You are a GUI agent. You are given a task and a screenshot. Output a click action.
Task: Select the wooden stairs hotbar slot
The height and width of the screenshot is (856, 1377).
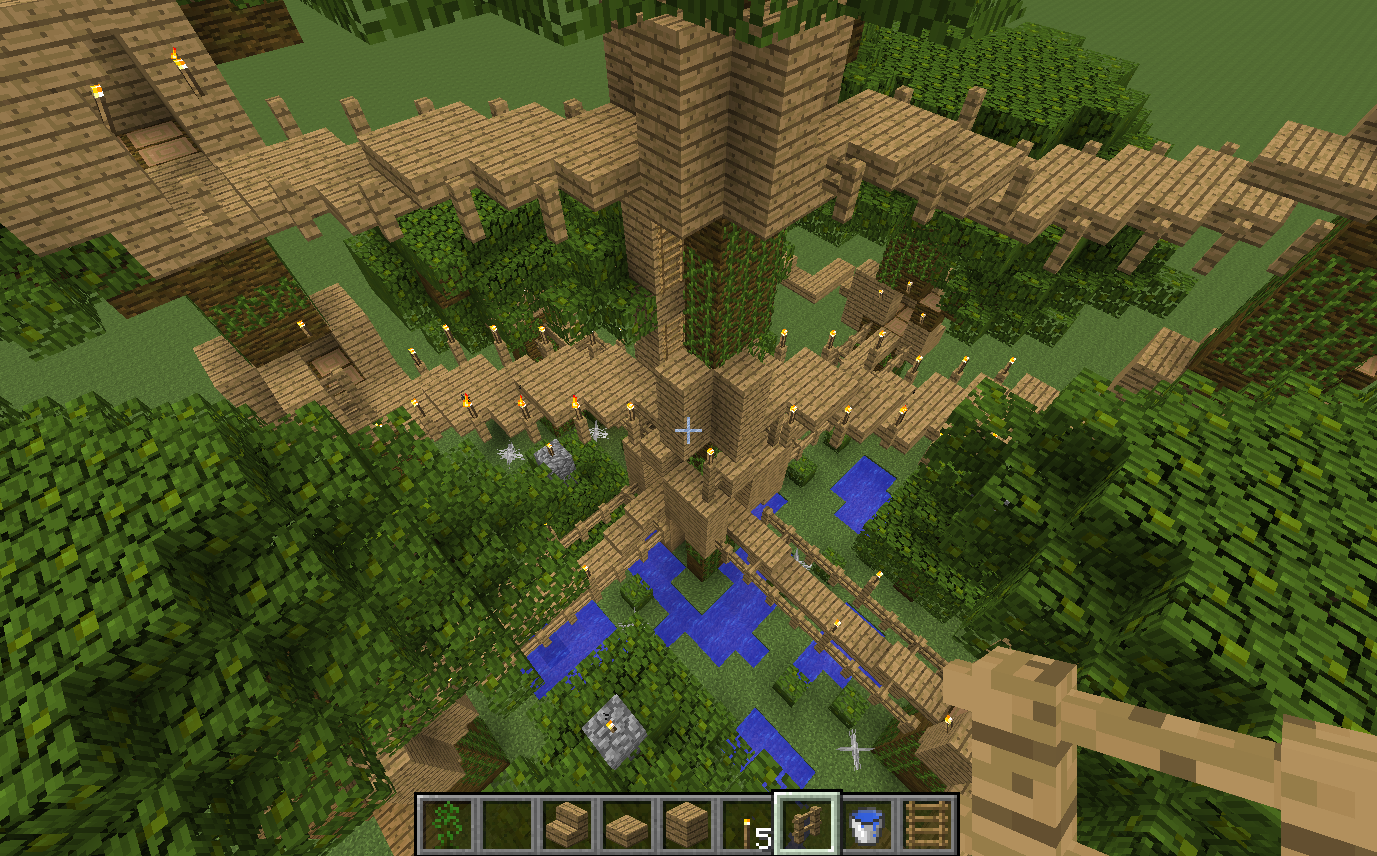tap(566, 825)
